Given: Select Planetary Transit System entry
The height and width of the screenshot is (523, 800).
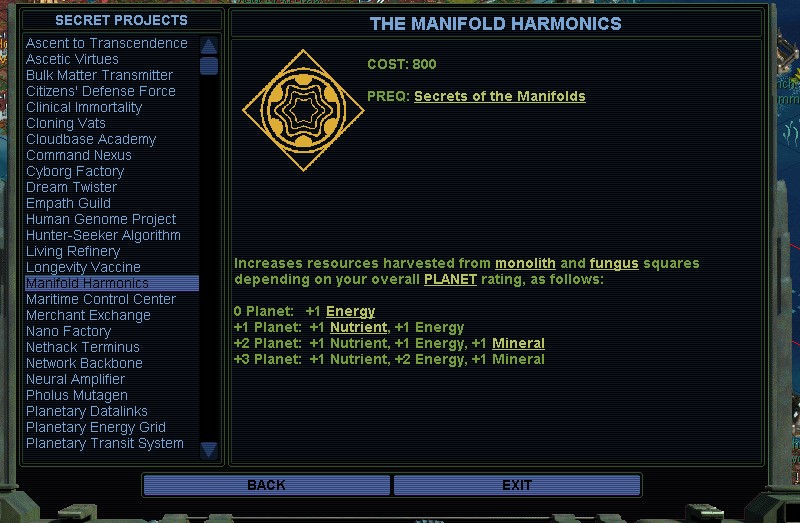Looking at the screenshot, I should click(105, 443).
